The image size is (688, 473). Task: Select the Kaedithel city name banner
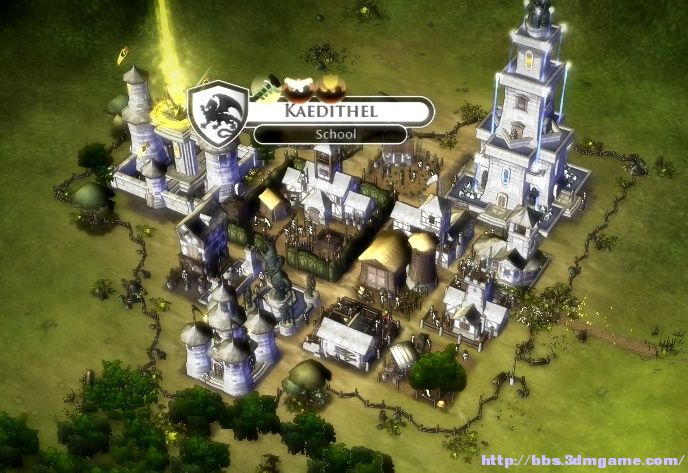pyautogui.click(x=329, y=111)
